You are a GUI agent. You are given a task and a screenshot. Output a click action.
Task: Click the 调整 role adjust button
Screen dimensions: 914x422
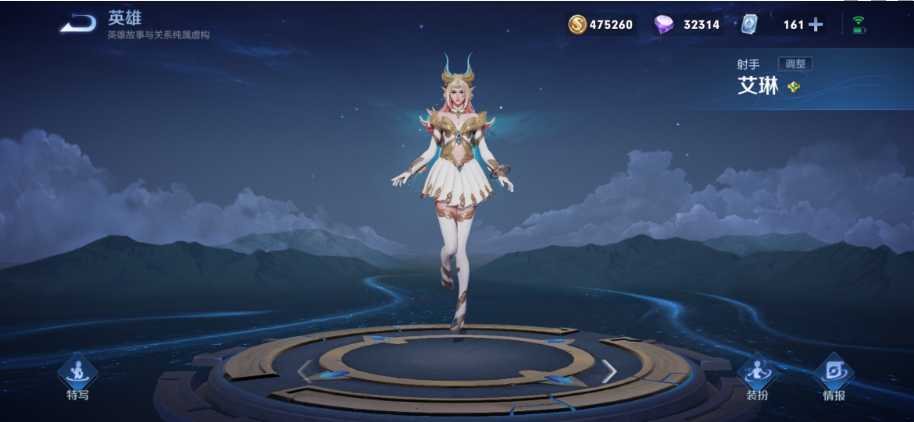click(795, 64)
